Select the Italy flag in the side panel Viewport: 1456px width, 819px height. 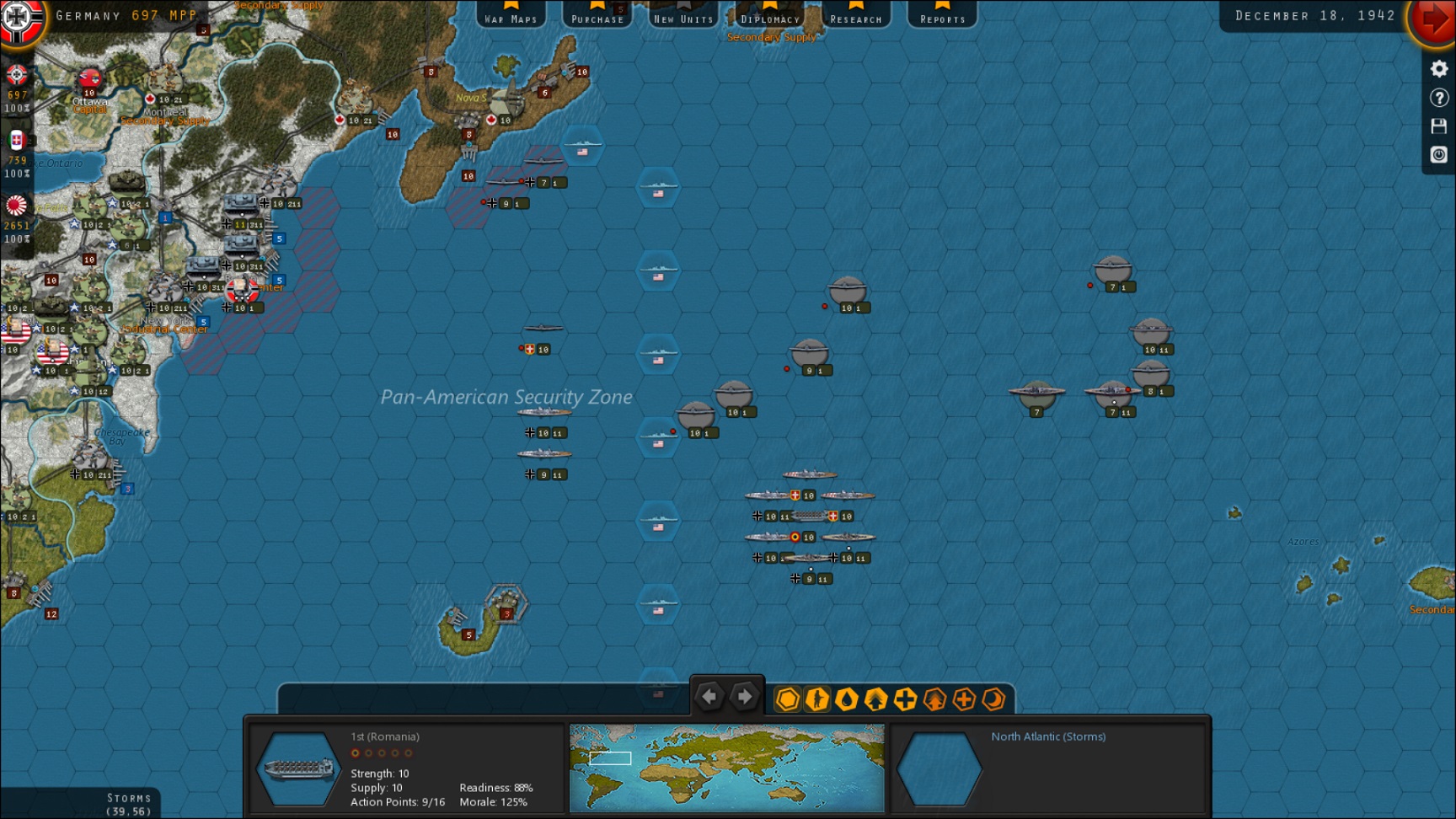[x=17, y=140]
